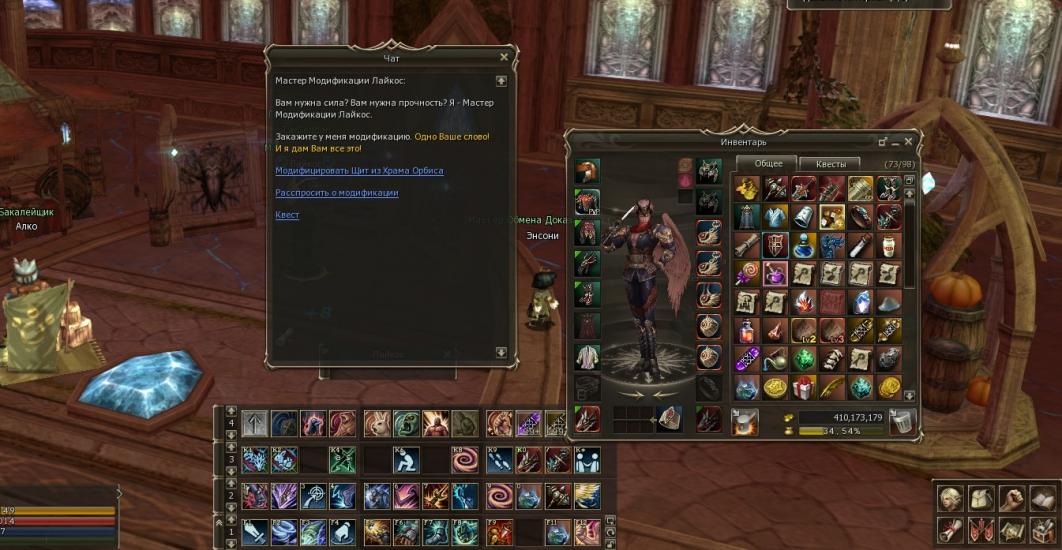The image size is (1062, 550).
Task: Activate the white rabbit skill icon
Action: click(377, 424)
